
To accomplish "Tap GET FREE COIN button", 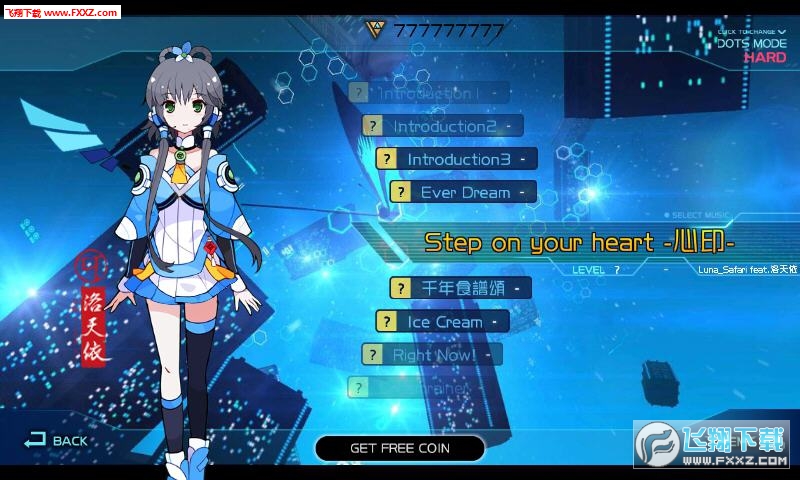I will coord(399,448).
